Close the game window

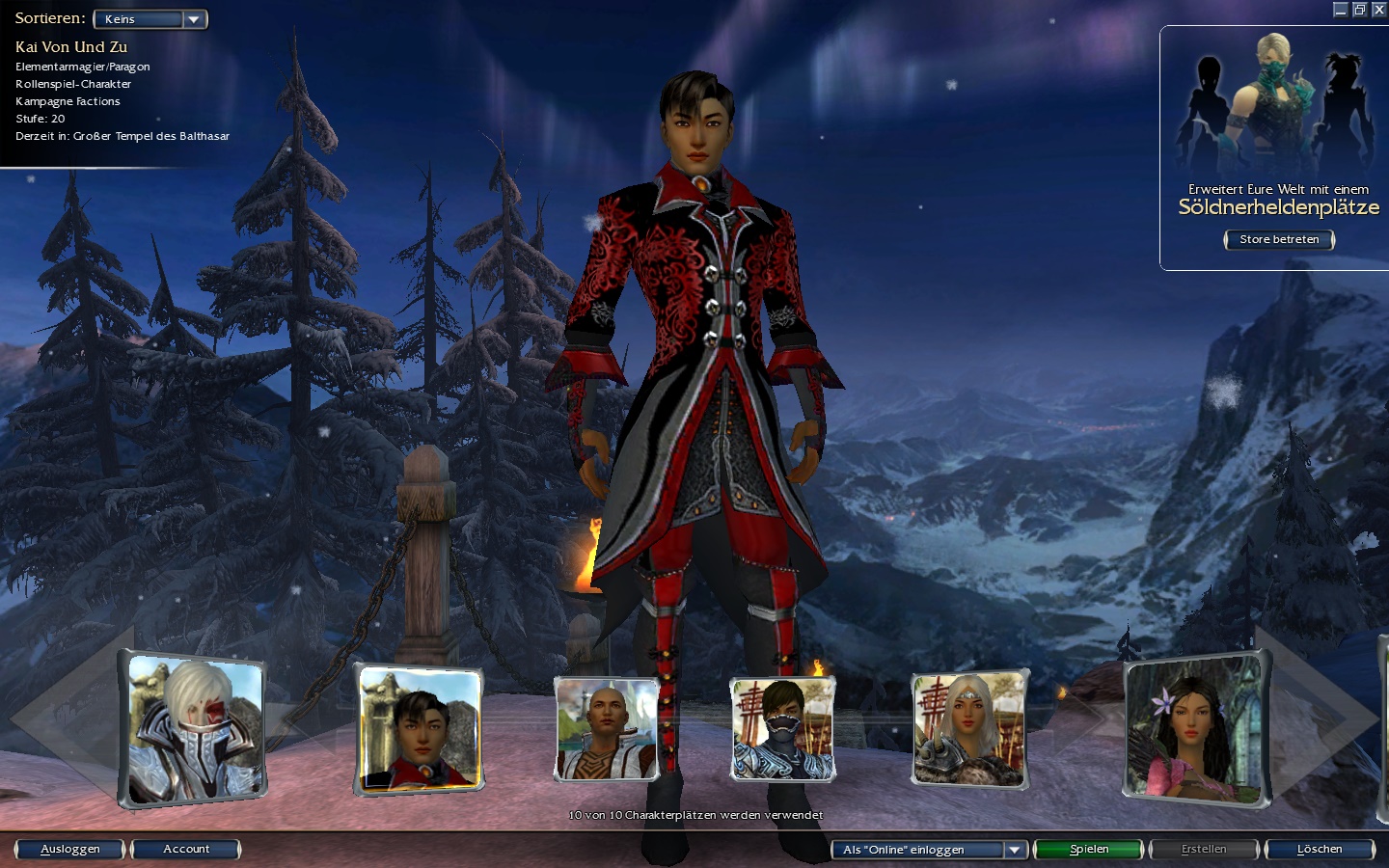tap(1379, 10)
